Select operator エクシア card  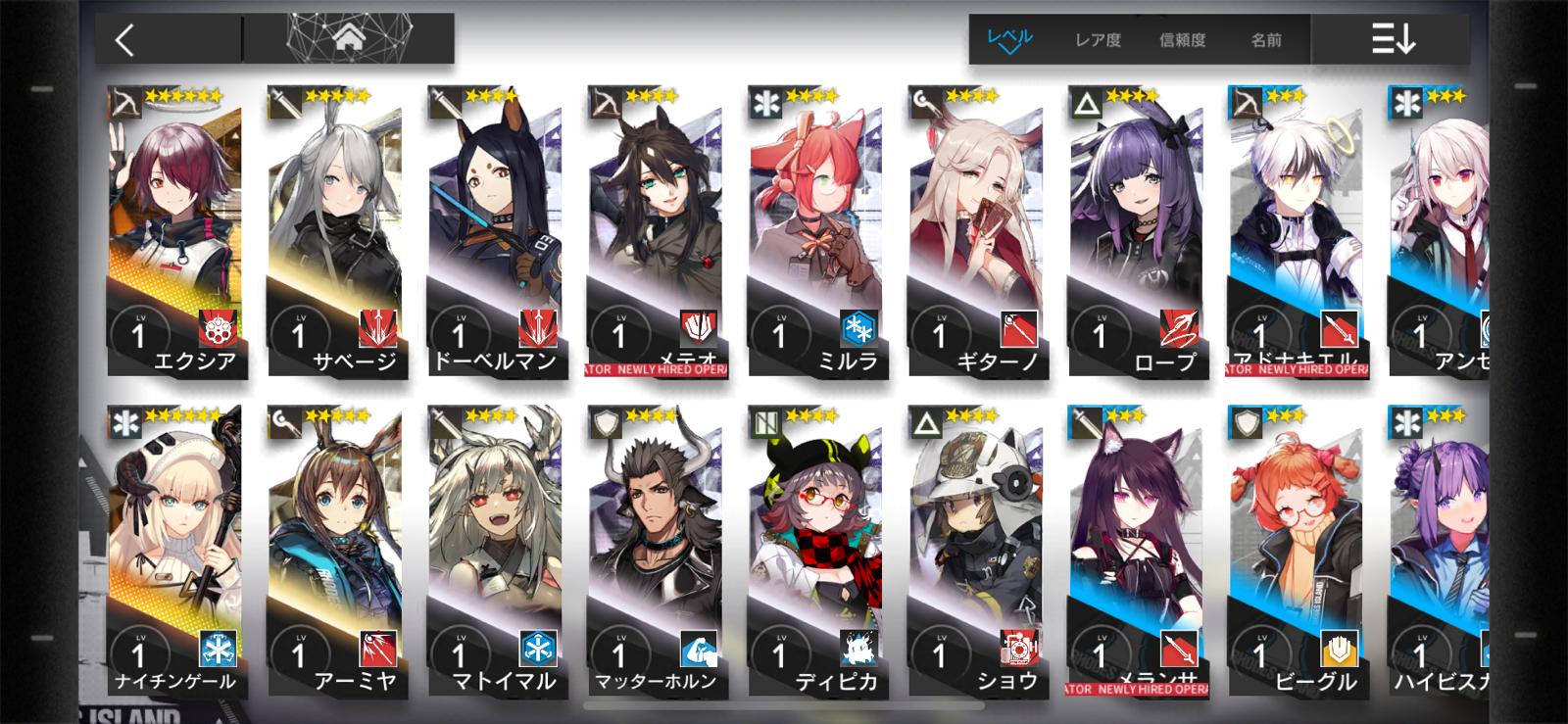174,231
